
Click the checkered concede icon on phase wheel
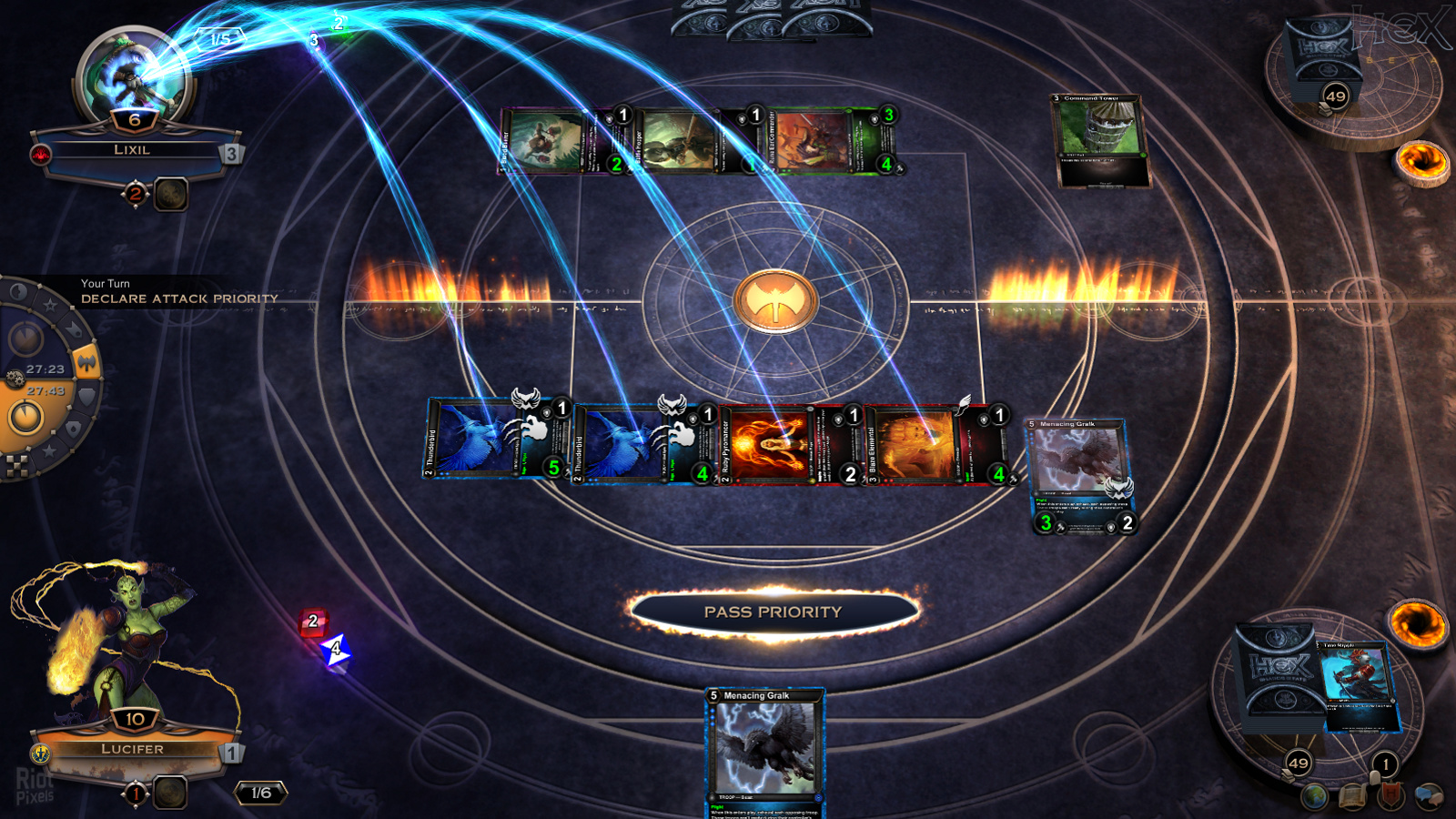[x=17, y=466]
